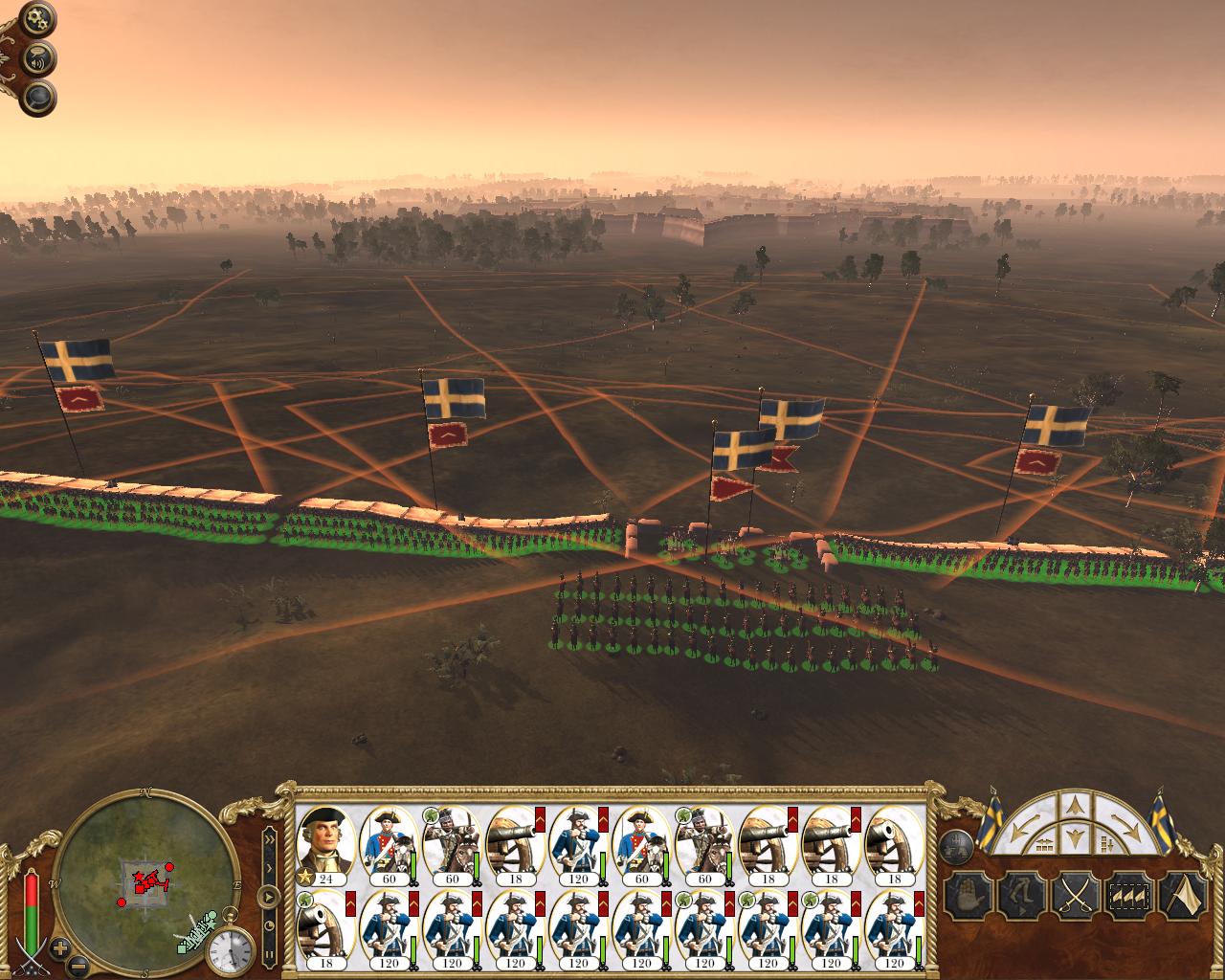1225x980 pixels.
Task: Toggle the run legs command
Action: (x=1019, y=897)
